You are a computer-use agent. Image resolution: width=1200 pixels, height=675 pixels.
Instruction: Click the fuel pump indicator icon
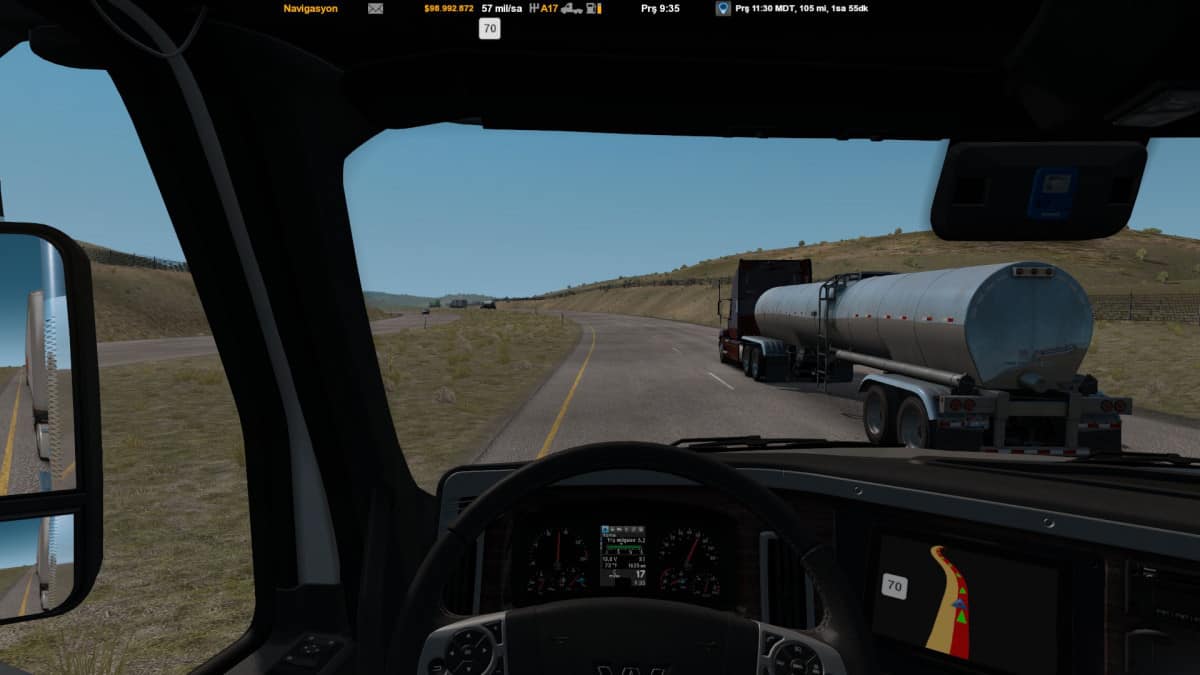(594, 8)
